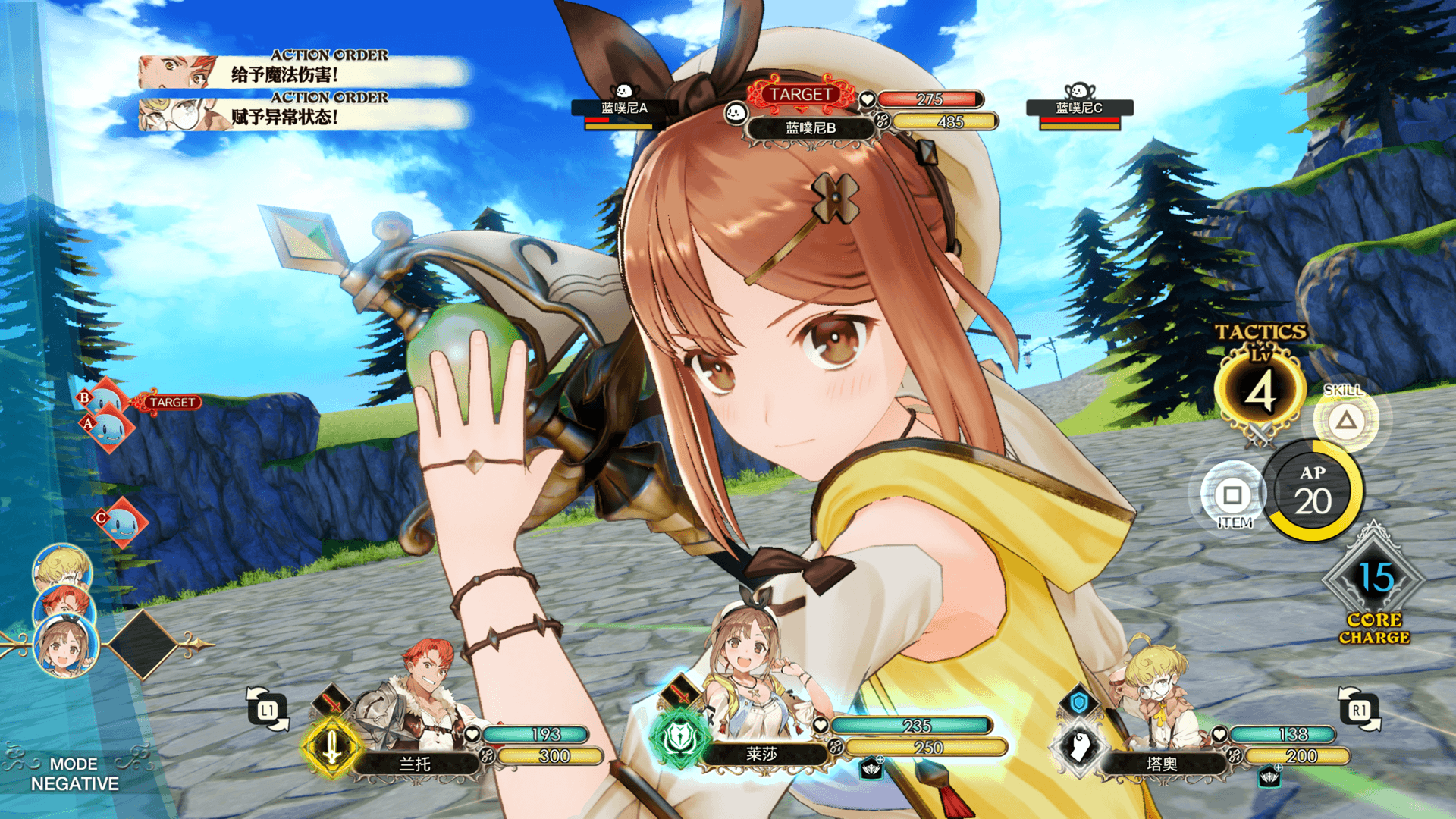
Task: Select enemy C's blue puni timeline icon
Action: point(121,522)
